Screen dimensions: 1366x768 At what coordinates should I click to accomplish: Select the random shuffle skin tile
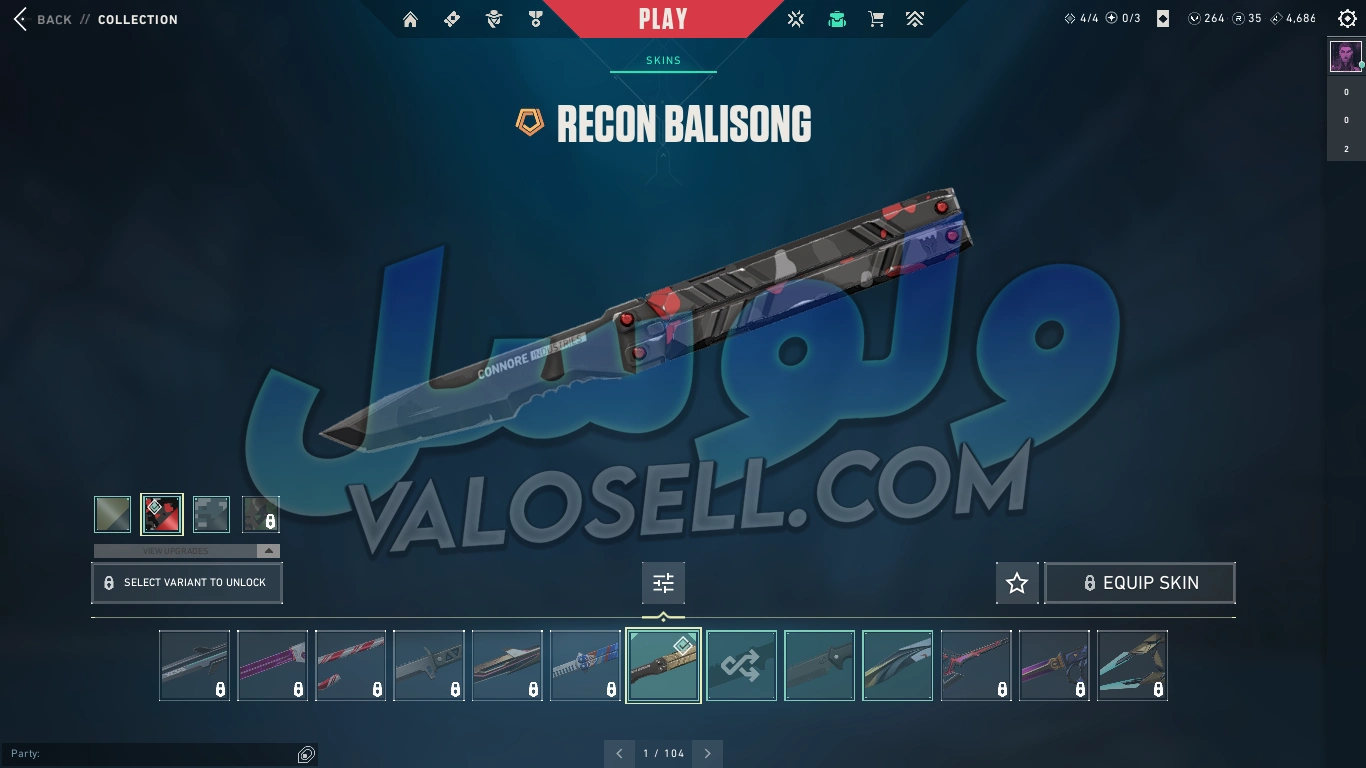pos(741,665)
